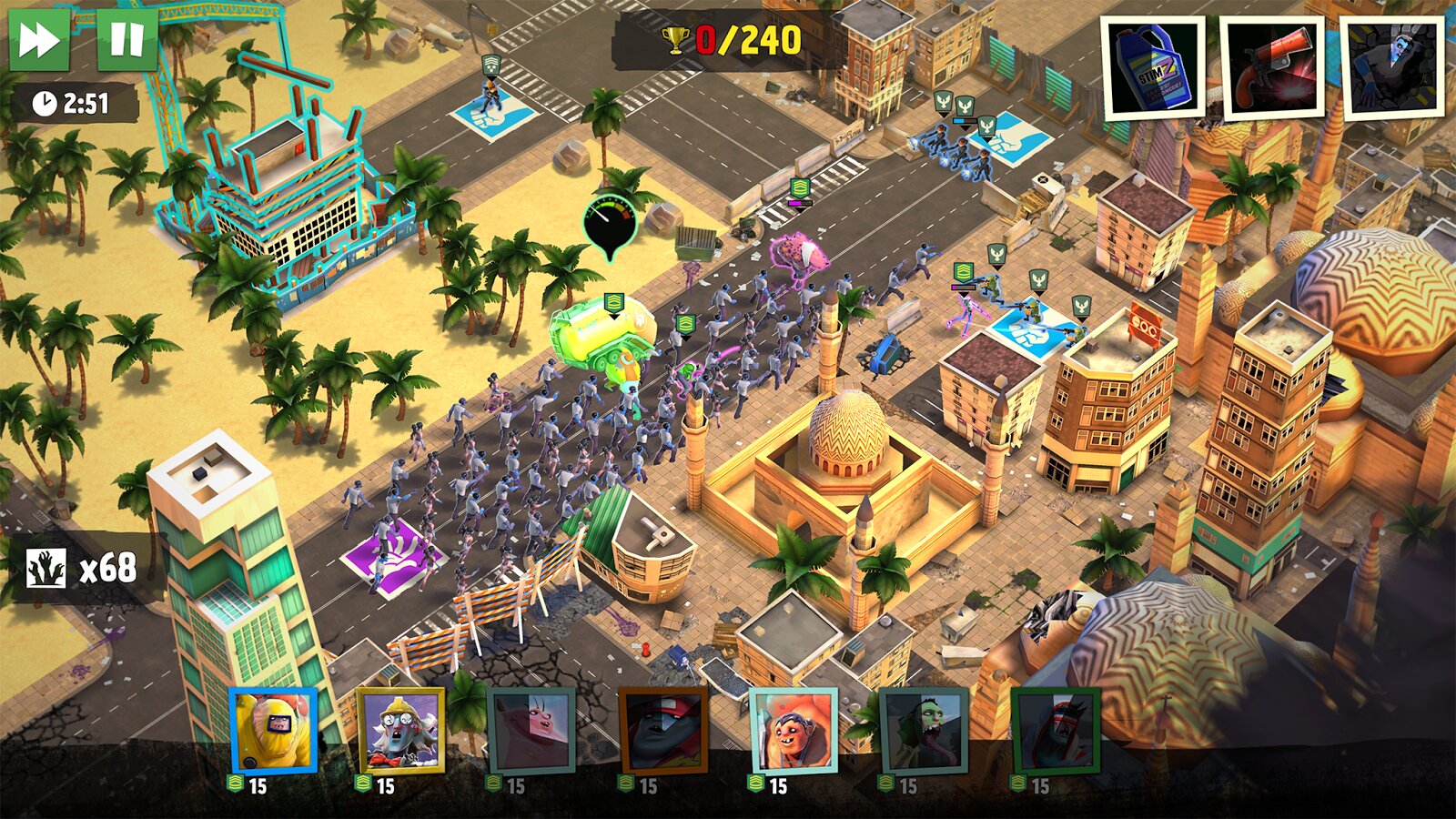The height and width of the screenshot is (819, 1456).
Task: Pick the mohawk zombie in green frame
Action: tap(1056, 730)
